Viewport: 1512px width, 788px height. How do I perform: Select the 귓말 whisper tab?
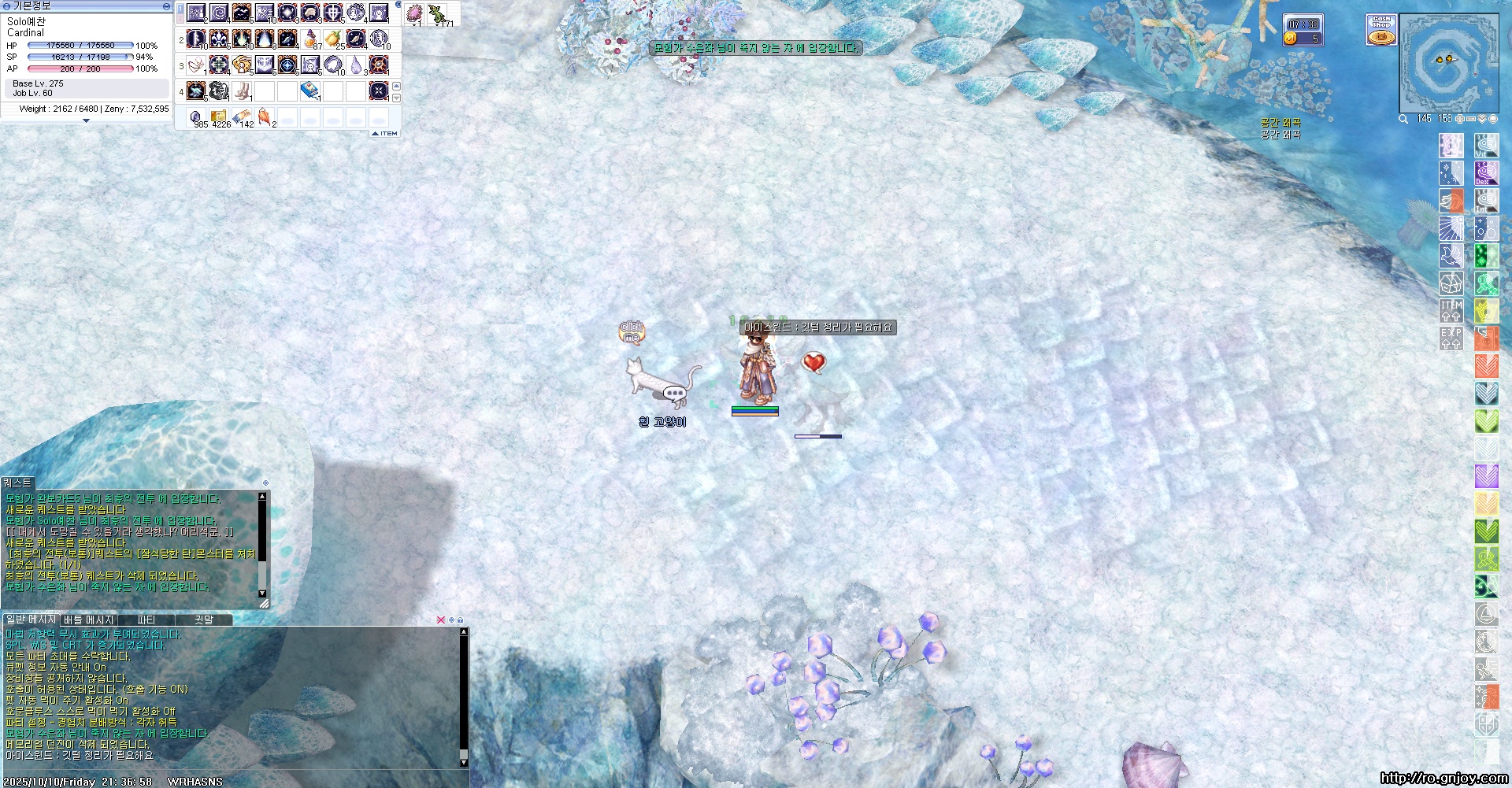[x=204, y=620]
